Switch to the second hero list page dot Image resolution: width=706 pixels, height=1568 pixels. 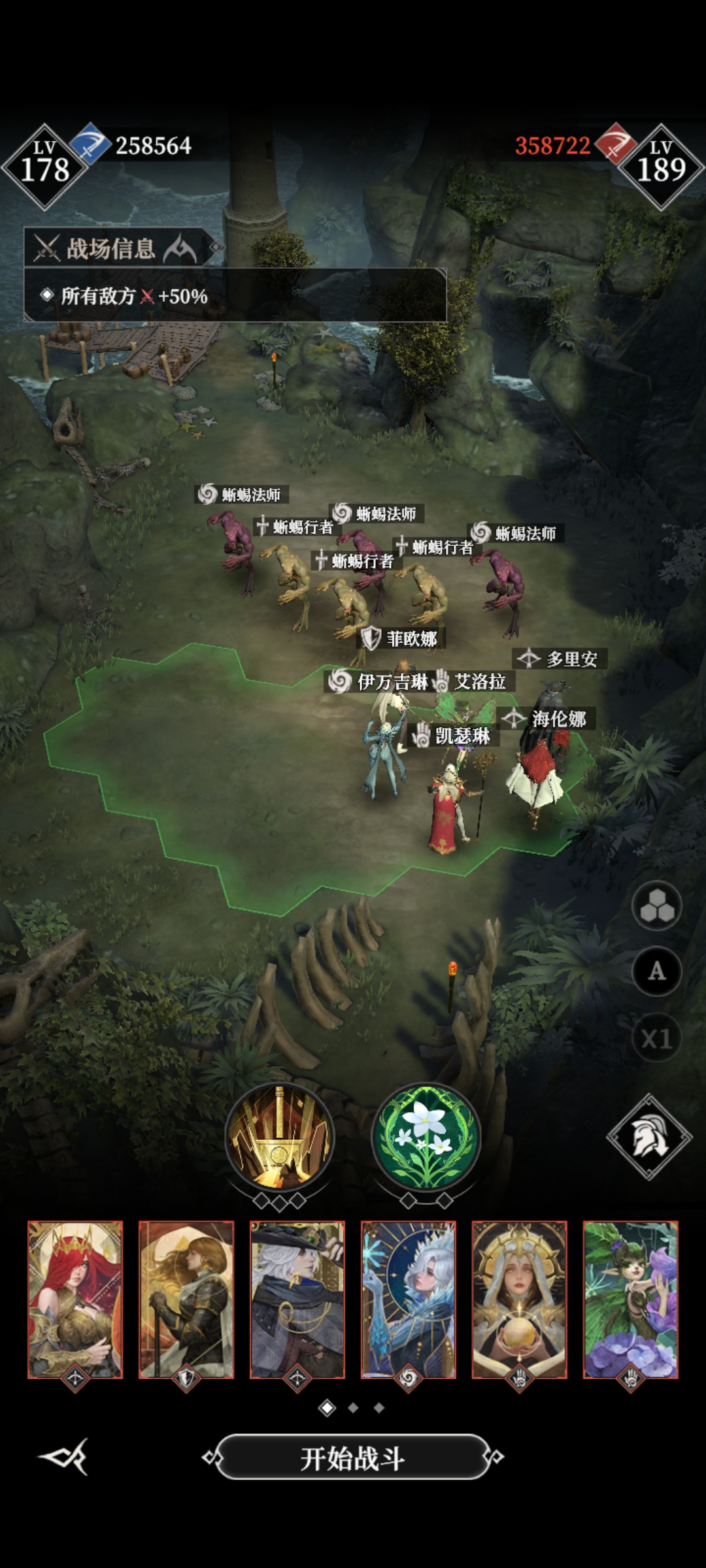coord(353,1408)
